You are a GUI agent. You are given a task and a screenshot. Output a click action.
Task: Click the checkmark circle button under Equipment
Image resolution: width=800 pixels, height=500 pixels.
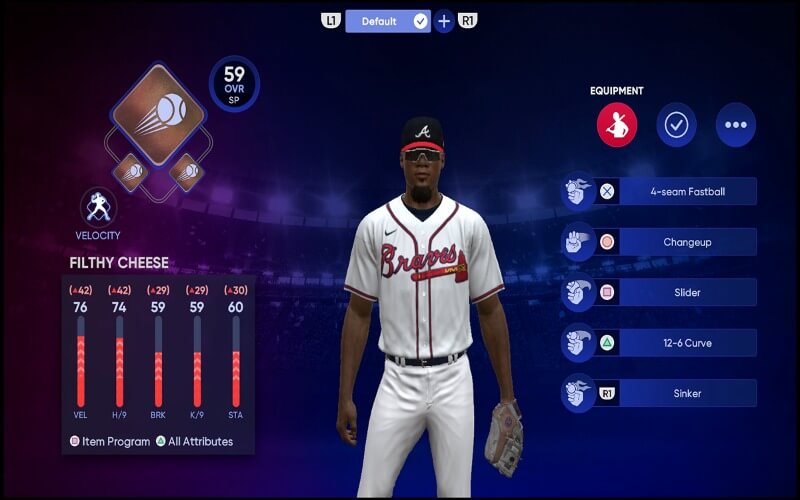point(676,126)
